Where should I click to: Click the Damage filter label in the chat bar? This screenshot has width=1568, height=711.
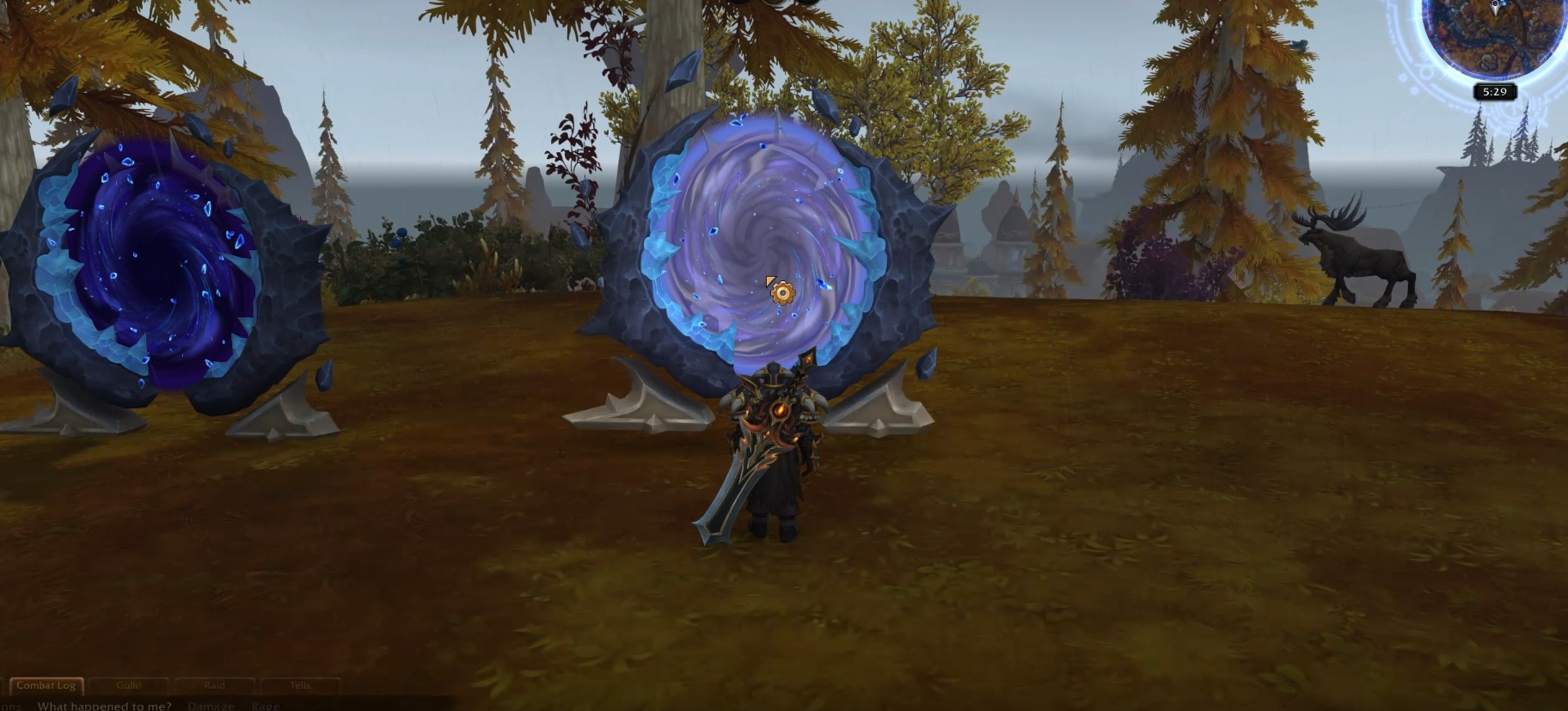coord(211,705)
